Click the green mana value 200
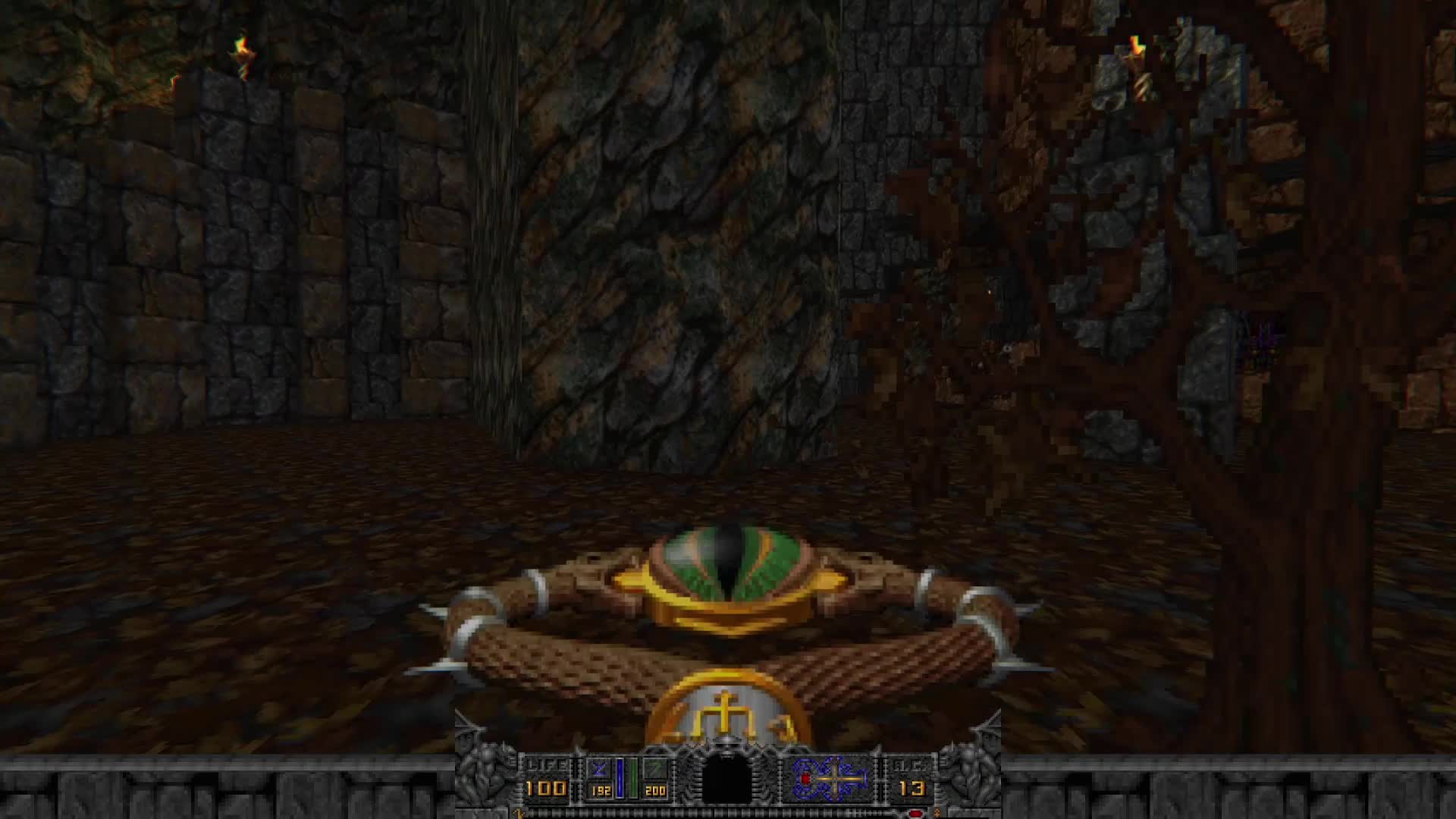This screenshot has height=819, width=1456. coord(654,791)
